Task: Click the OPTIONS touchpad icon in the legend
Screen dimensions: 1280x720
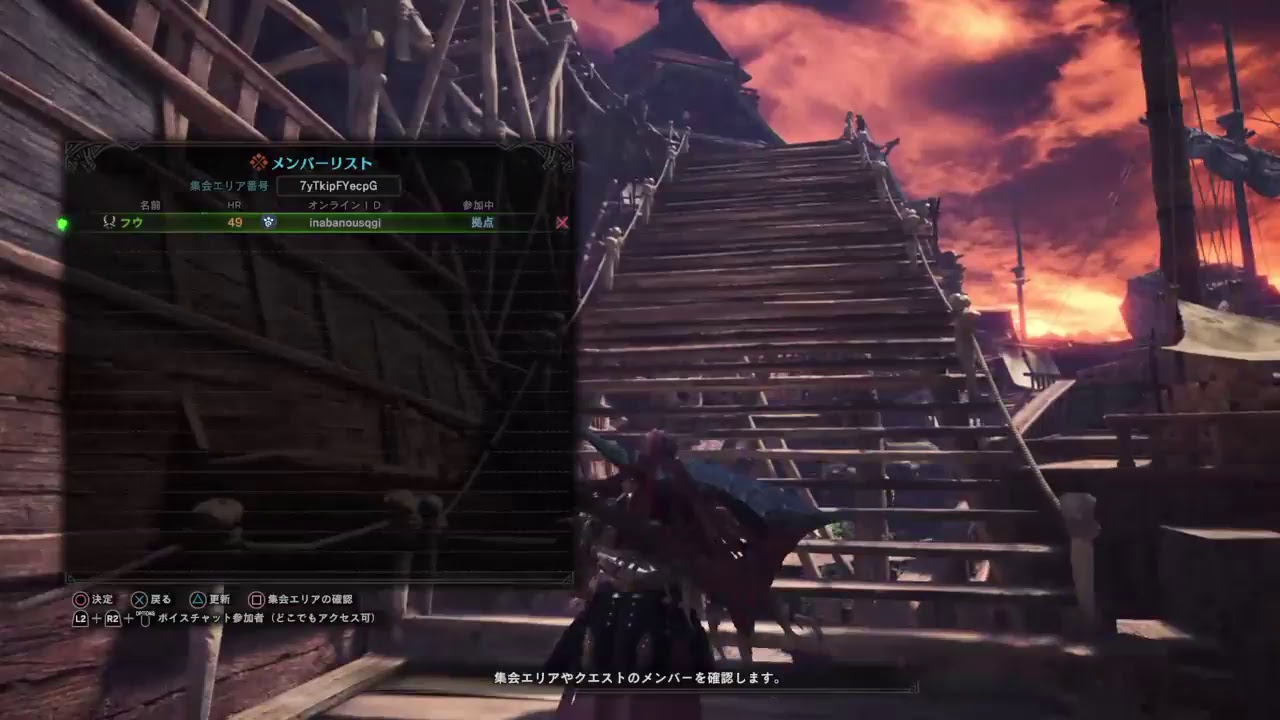Action: 146,618
